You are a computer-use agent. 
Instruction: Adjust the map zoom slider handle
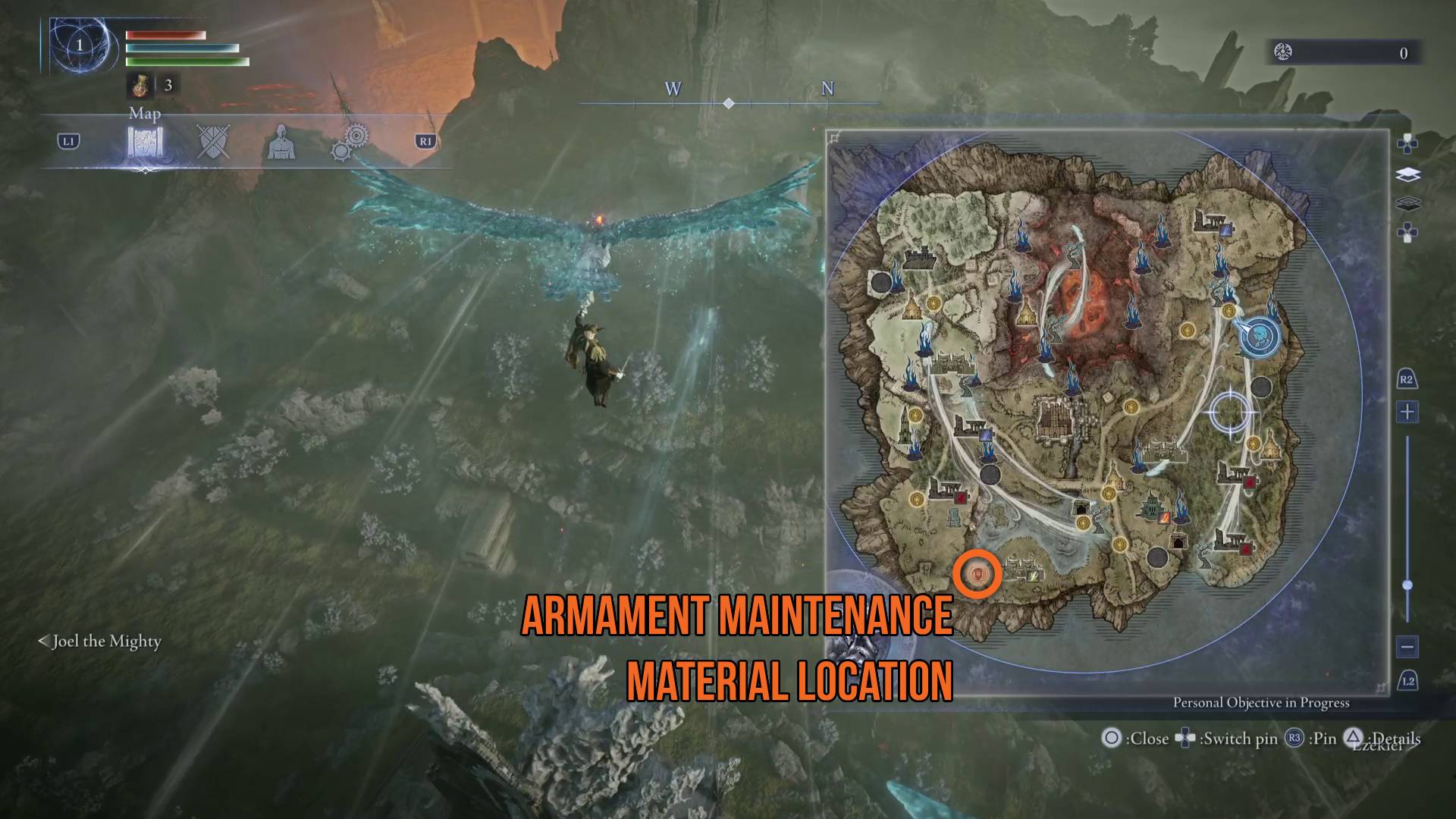point(1407,585)
